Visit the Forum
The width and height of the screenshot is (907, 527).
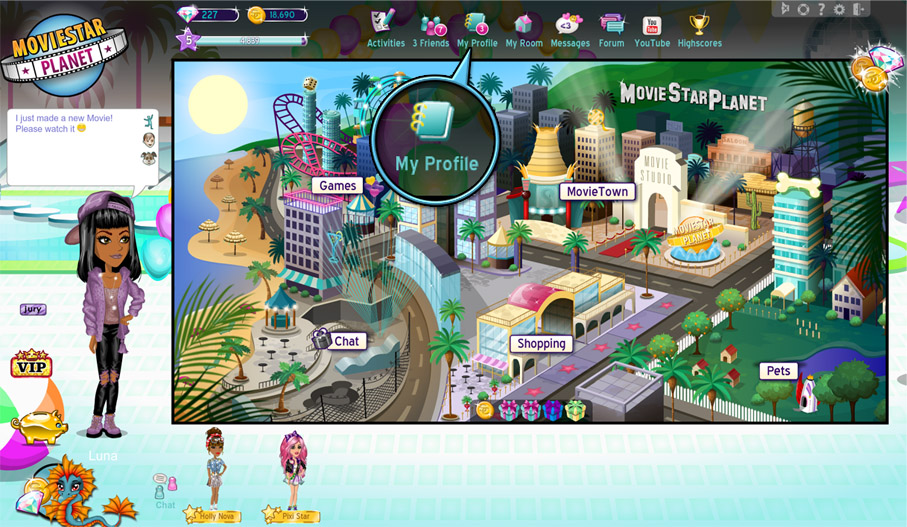(611, 28)
